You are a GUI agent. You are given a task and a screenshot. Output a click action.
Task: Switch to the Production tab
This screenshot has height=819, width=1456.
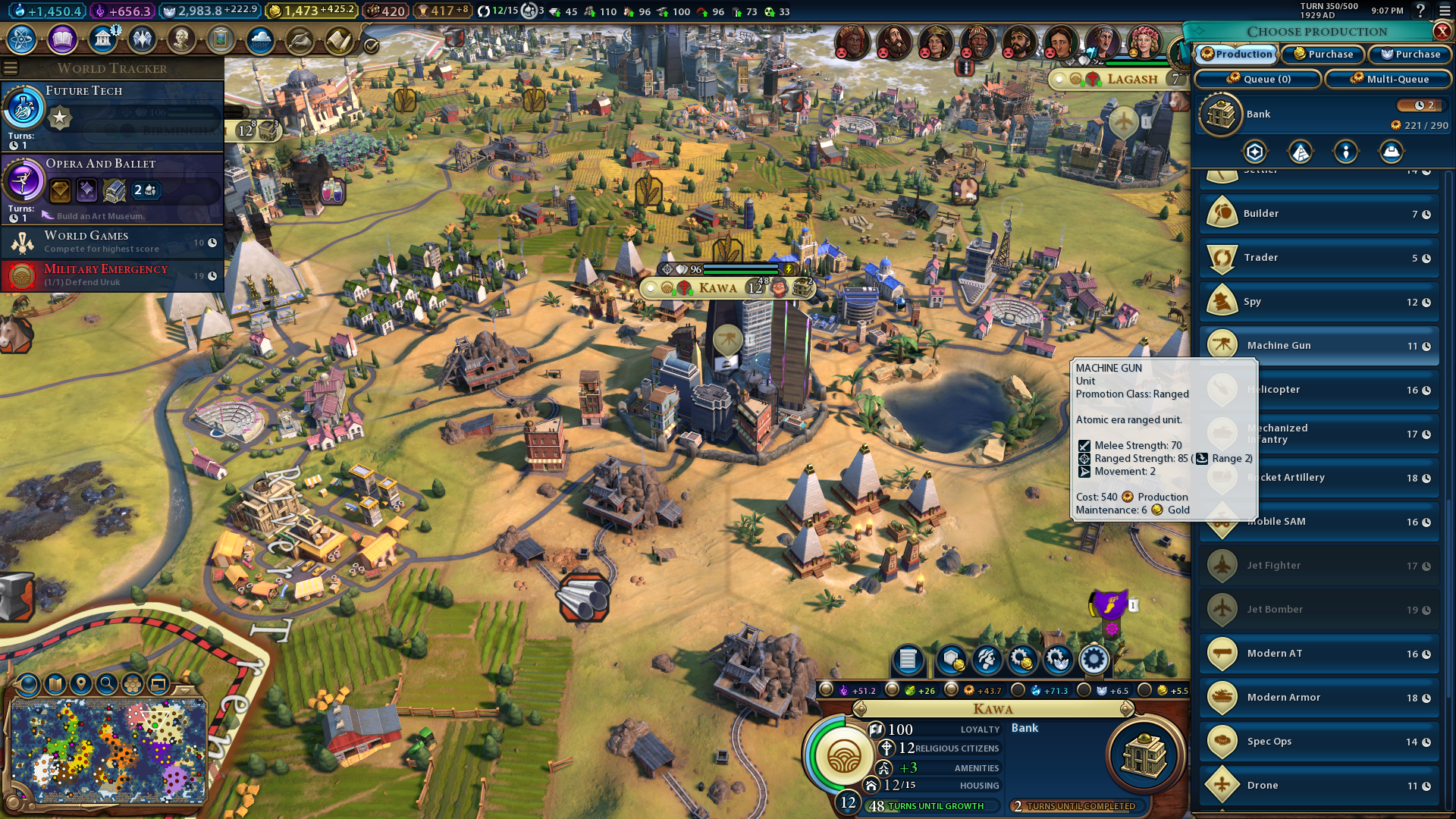(x=1237, y=55)
